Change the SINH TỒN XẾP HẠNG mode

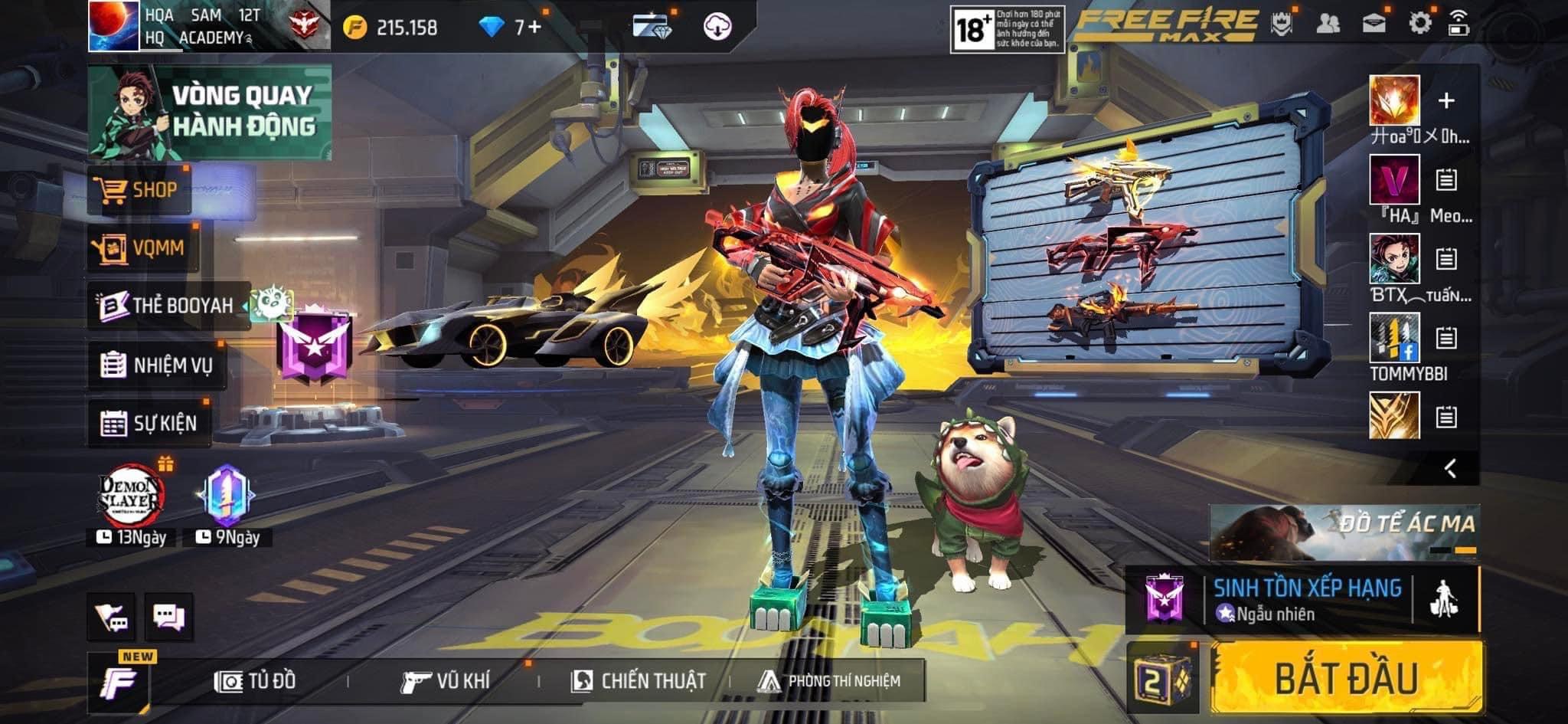(1307, 599)
